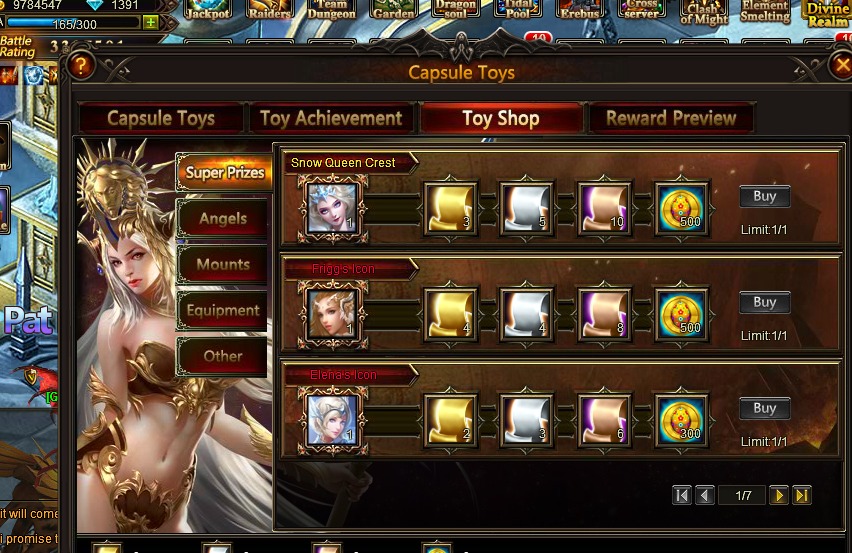The width and height of the screenshot is (852, 553).
Task: Choose the Super Prizes category
Action: click(x=224, y=172)
